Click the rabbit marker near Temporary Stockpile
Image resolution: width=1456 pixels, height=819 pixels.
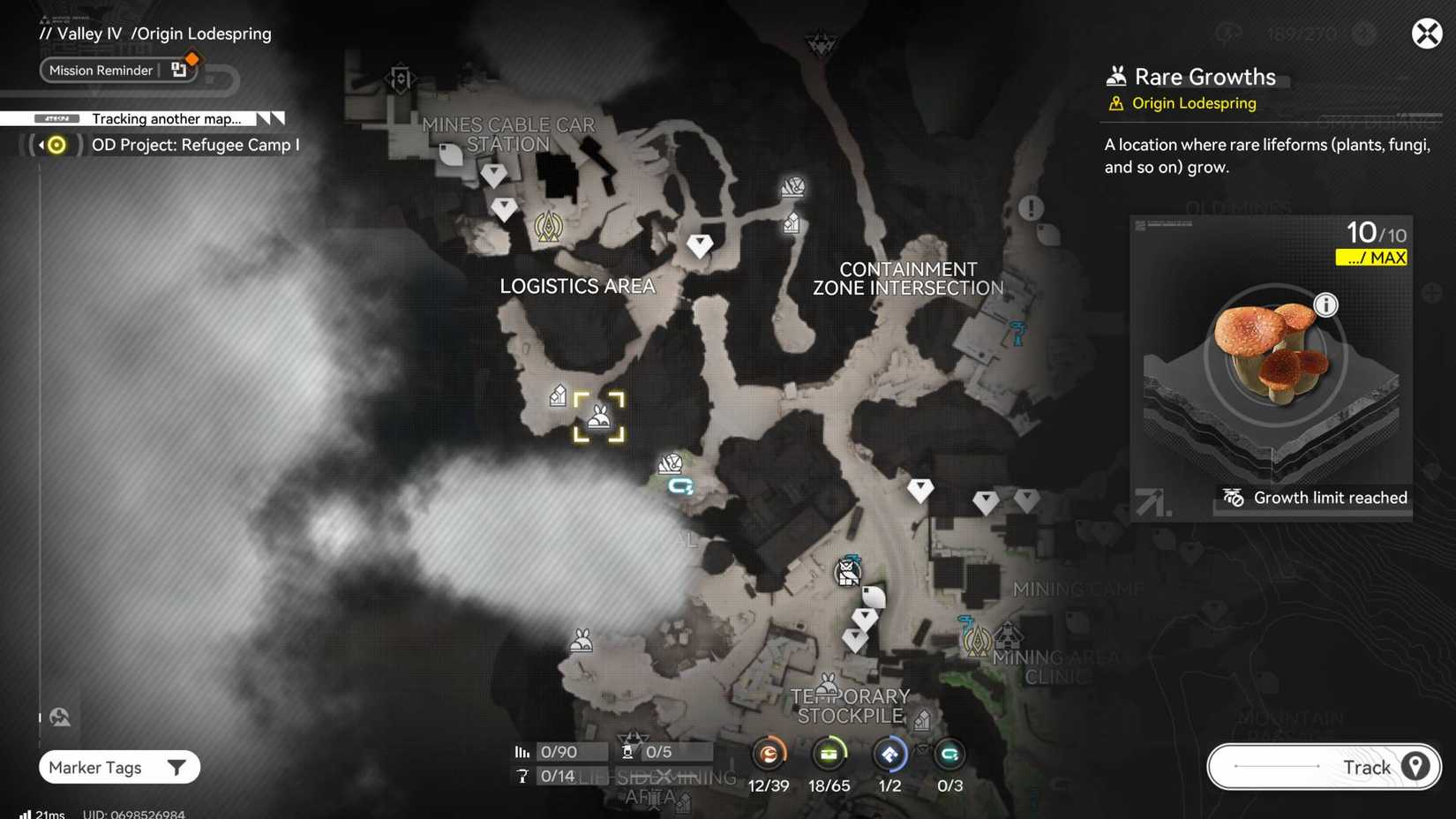point(828,684)
